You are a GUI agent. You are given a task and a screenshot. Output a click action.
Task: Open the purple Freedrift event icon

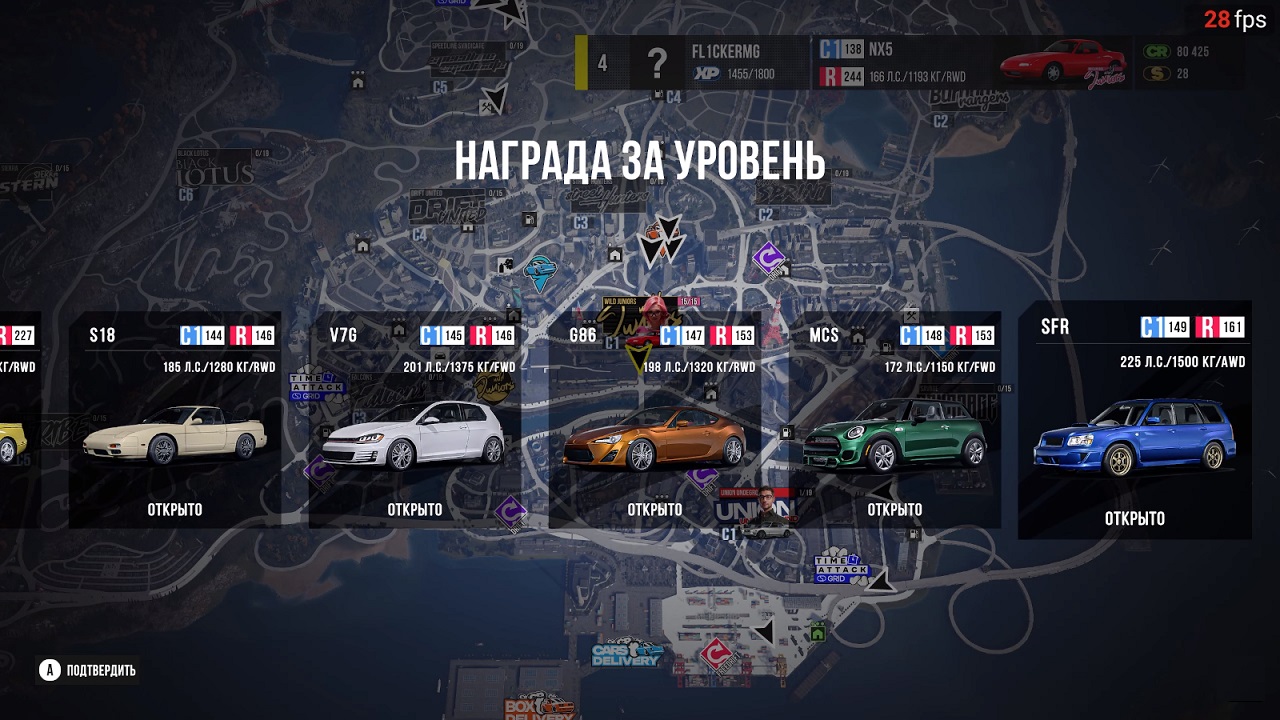768,260
